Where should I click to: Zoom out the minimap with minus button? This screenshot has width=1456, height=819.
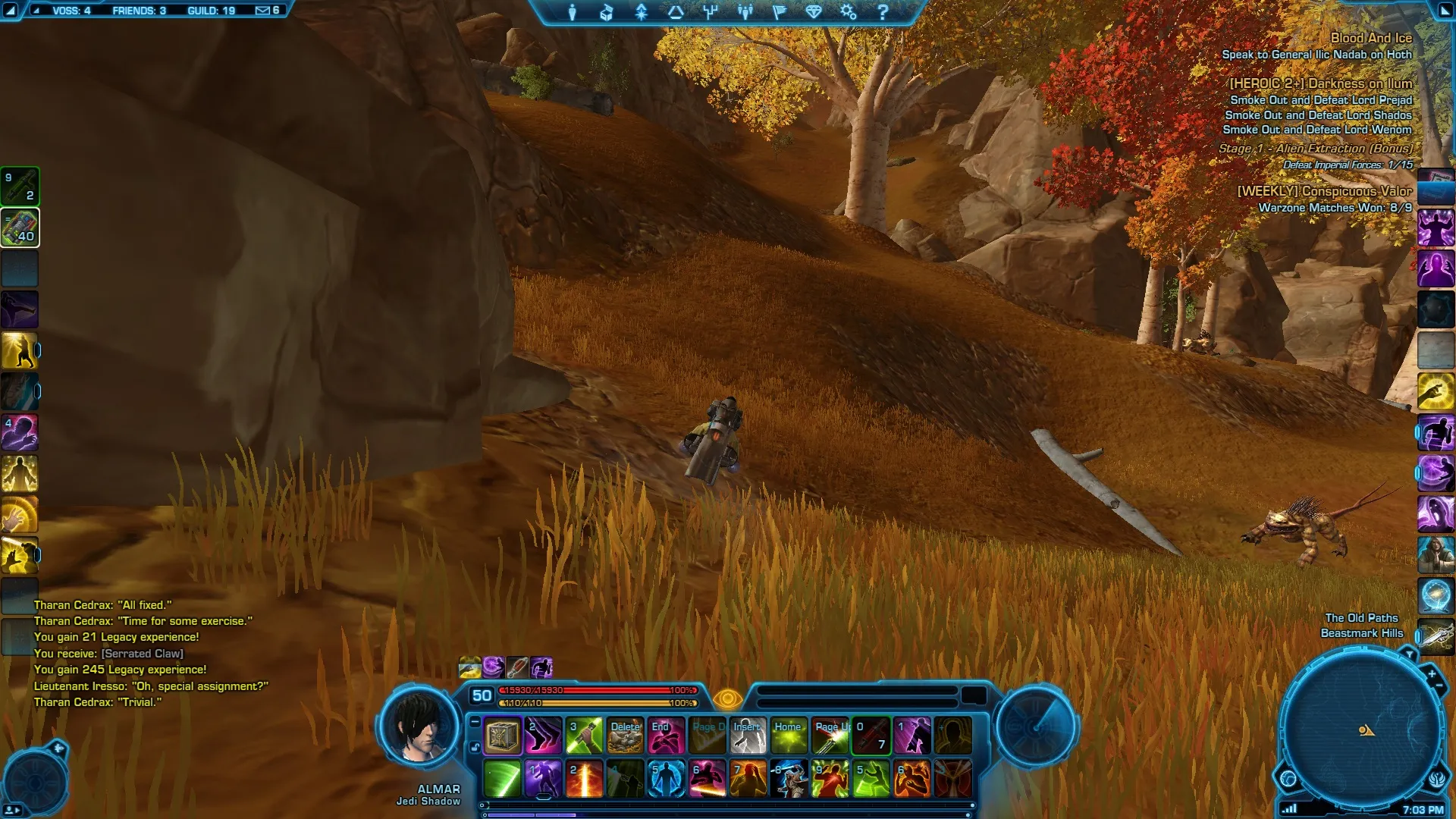click(x=1439, y=686)
